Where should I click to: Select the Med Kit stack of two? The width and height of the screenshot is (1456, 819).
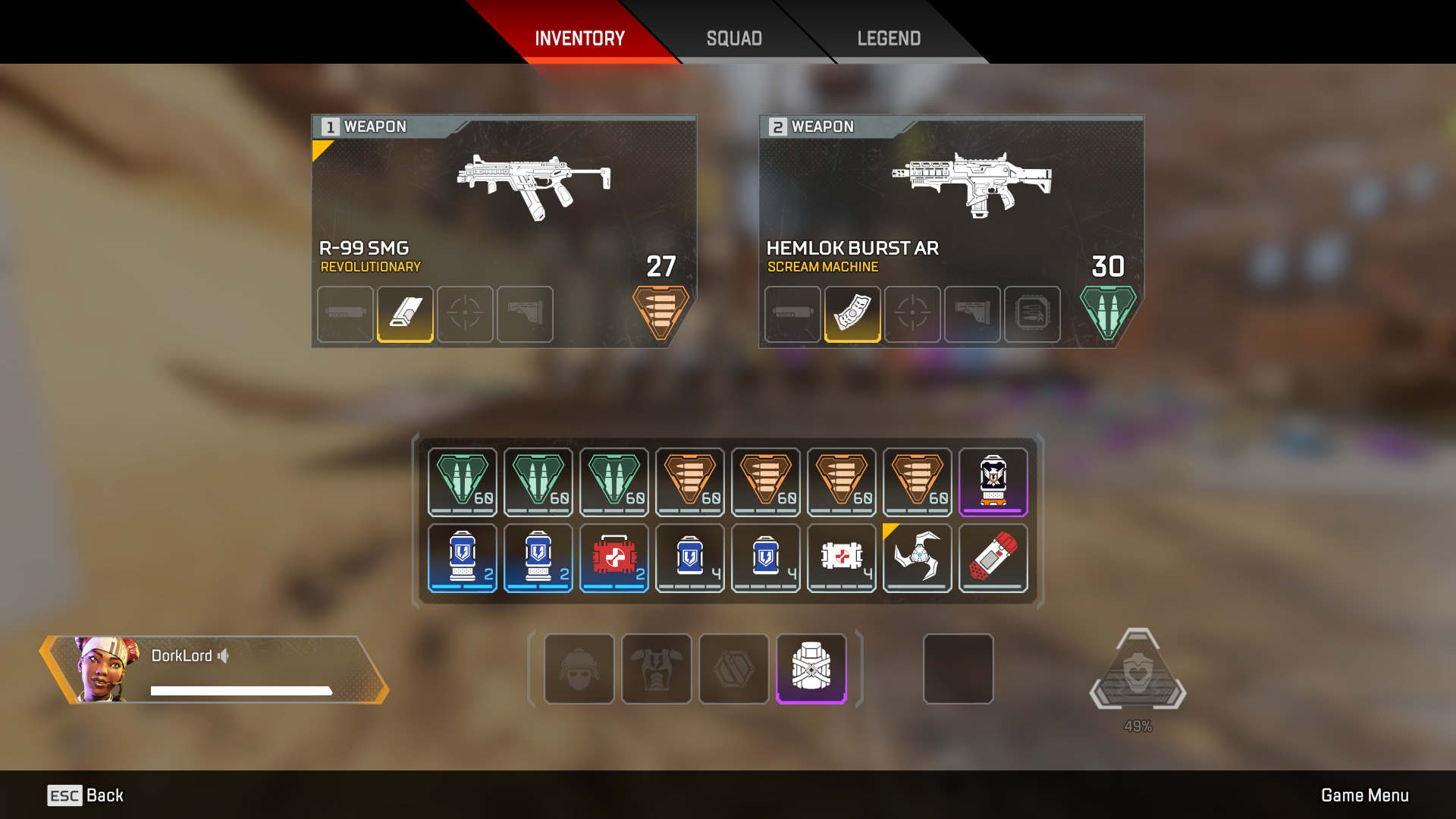613,558
